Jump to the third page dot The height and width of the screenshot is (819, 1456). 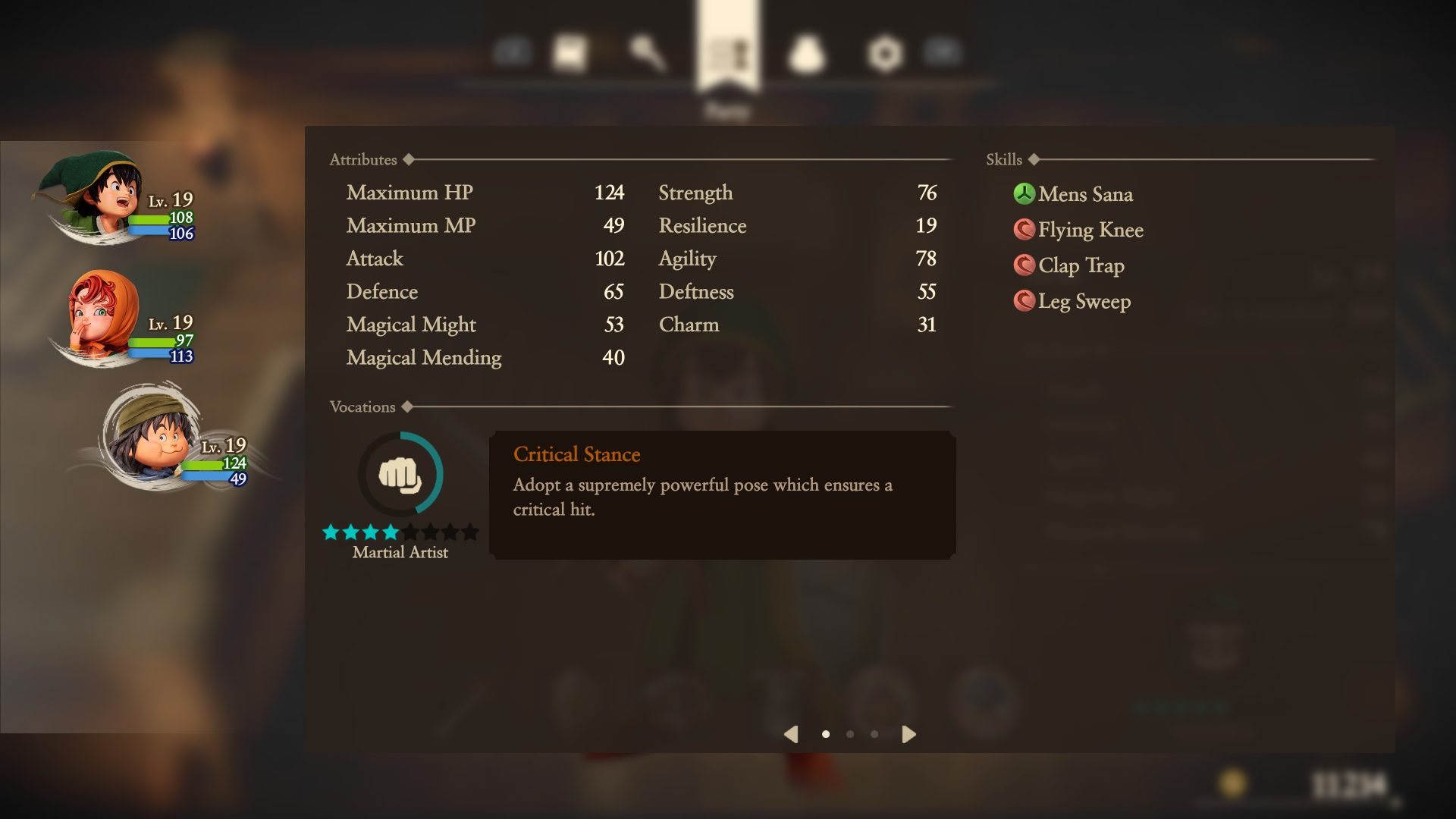(874, 734)
